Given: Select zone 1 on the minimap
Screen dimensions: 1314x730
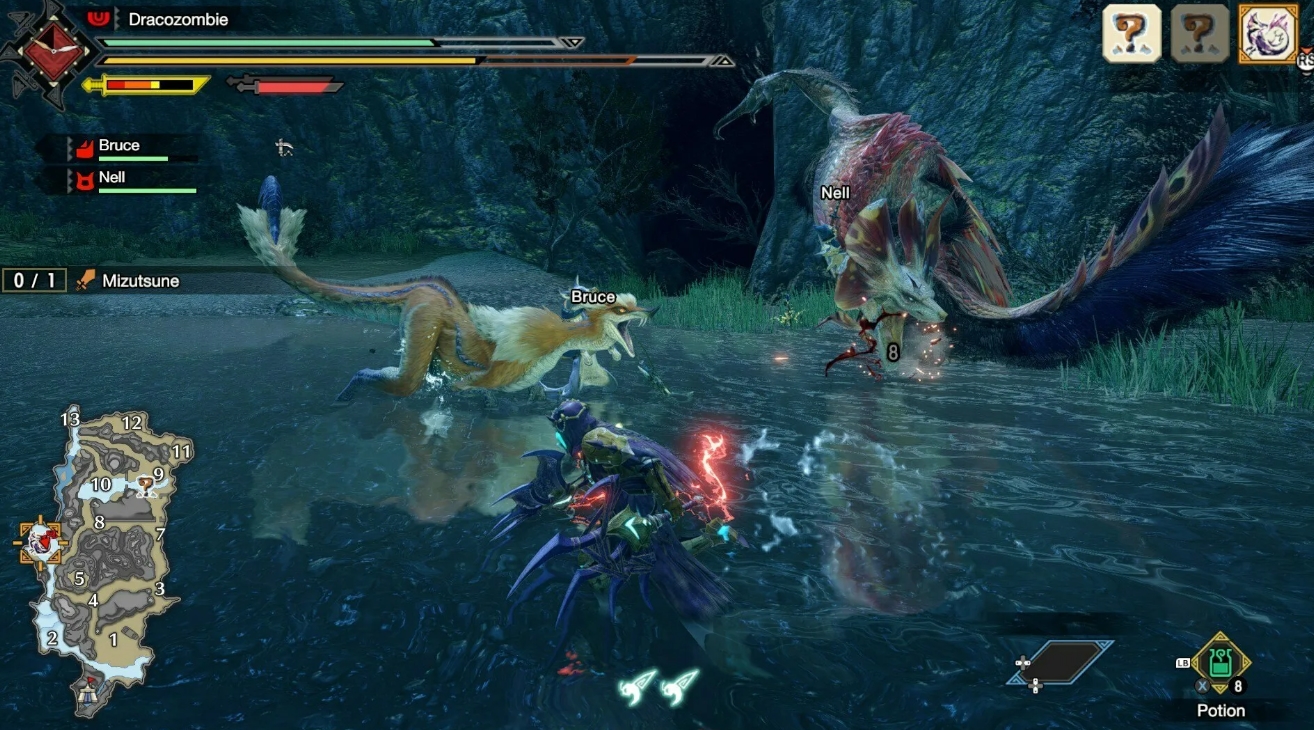Looking at the screenshot, I should (113, 639).
